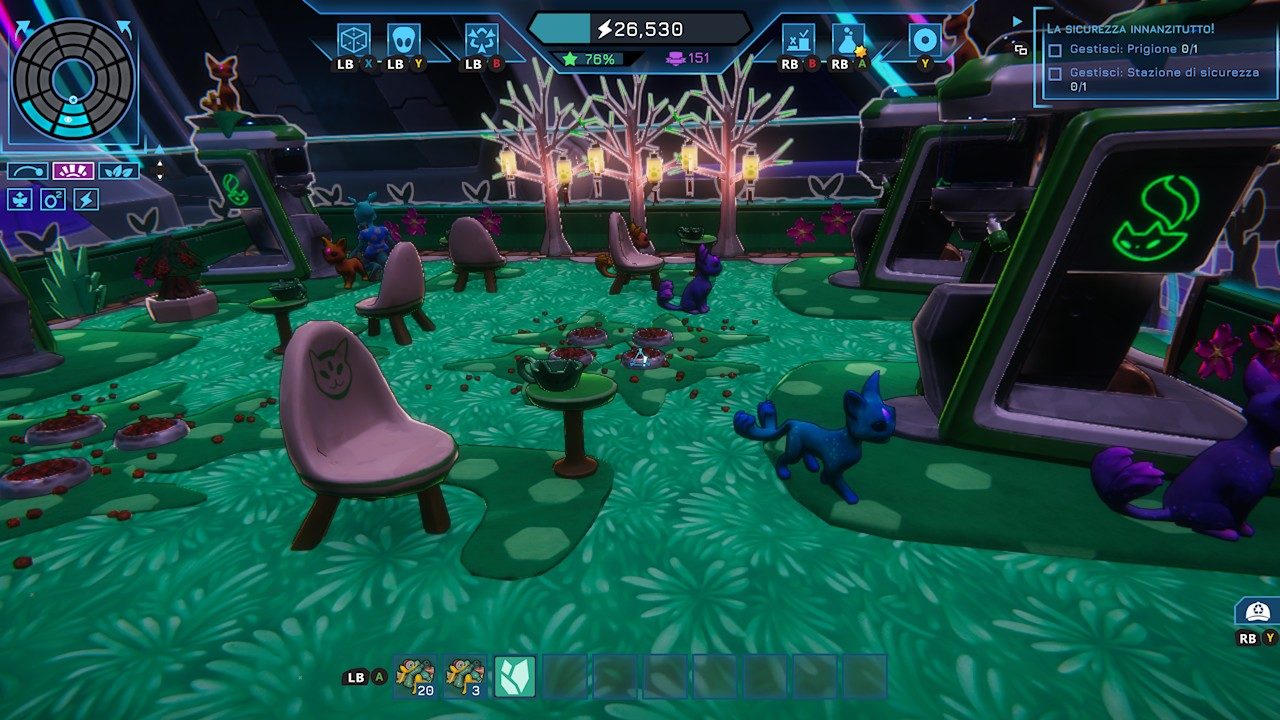1280x720 pixels.
Task: Select the hotbar item stack of 20
Action: [x=415, y=676]
